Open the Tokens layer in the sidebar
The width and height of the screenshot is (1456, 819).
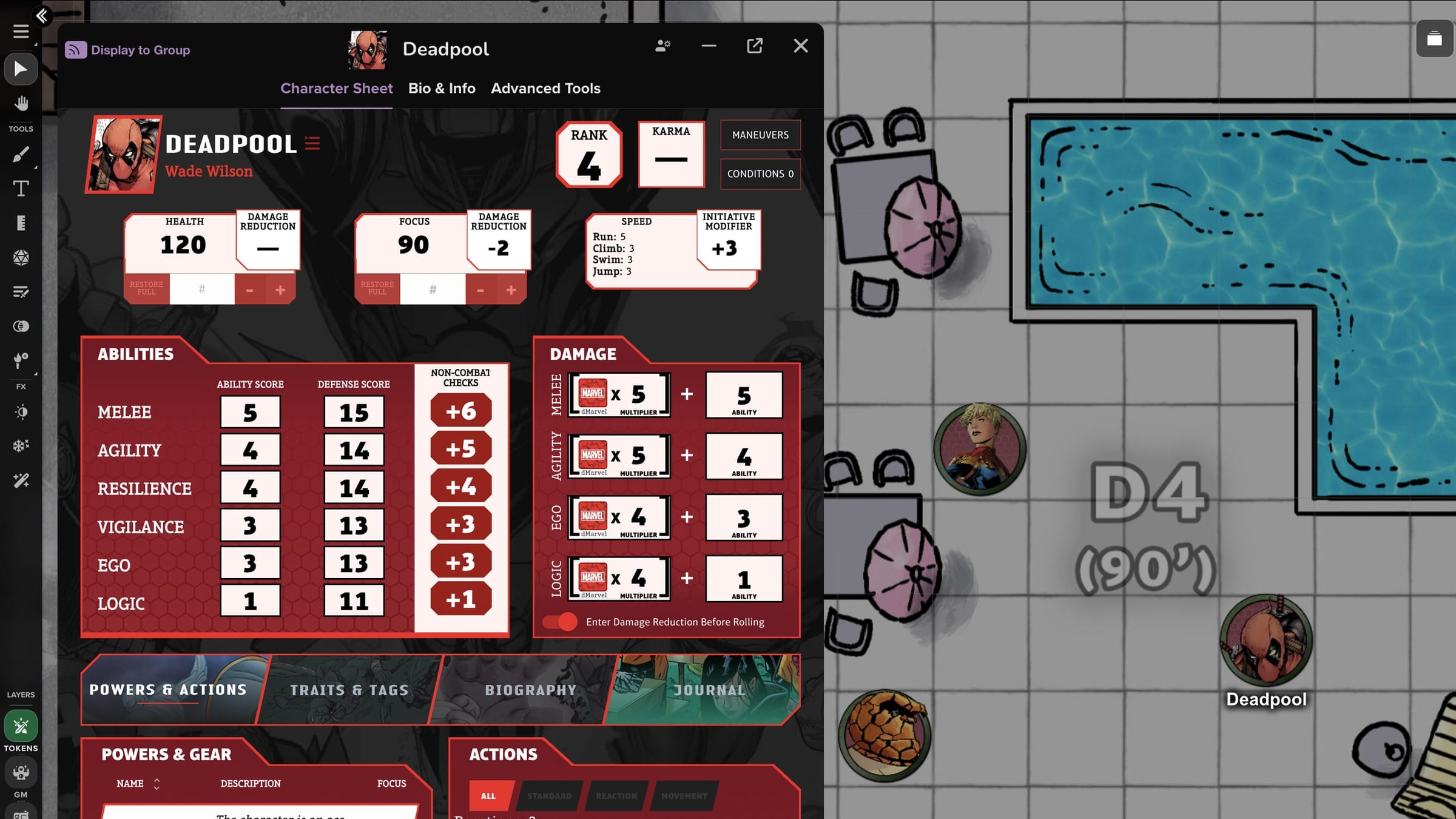click(21, 726)
